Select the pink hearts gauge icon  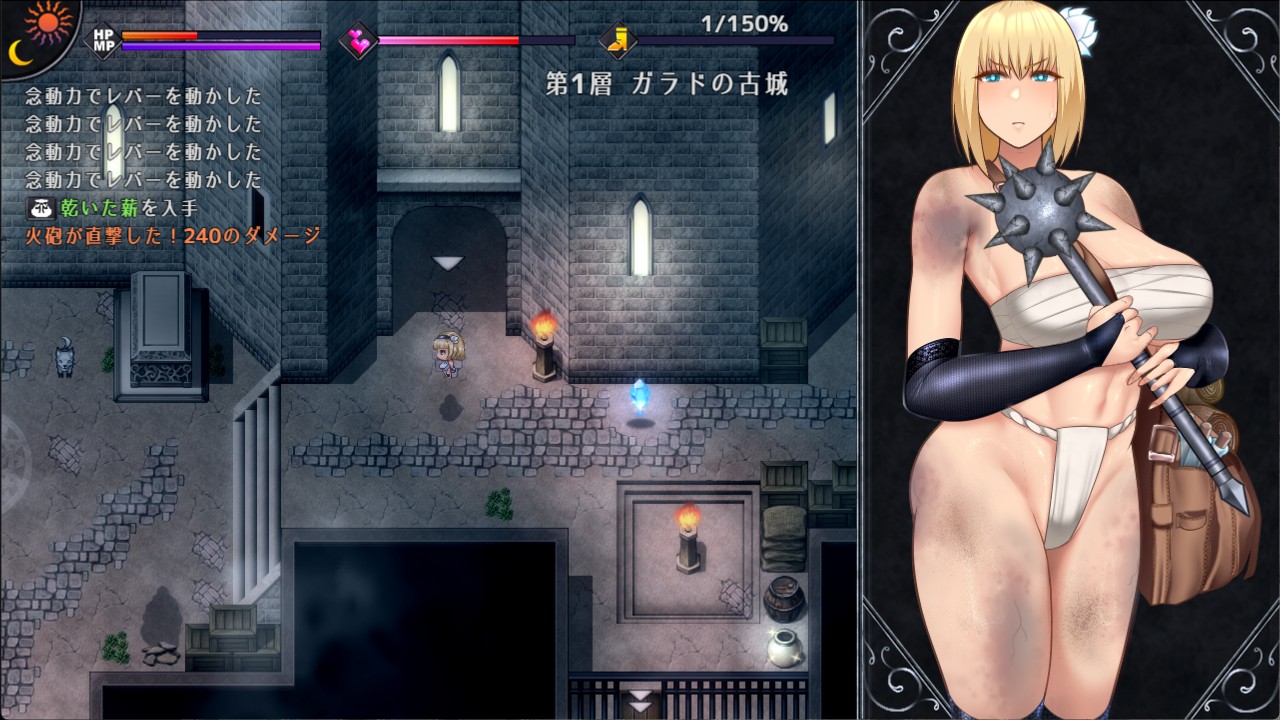357,41
